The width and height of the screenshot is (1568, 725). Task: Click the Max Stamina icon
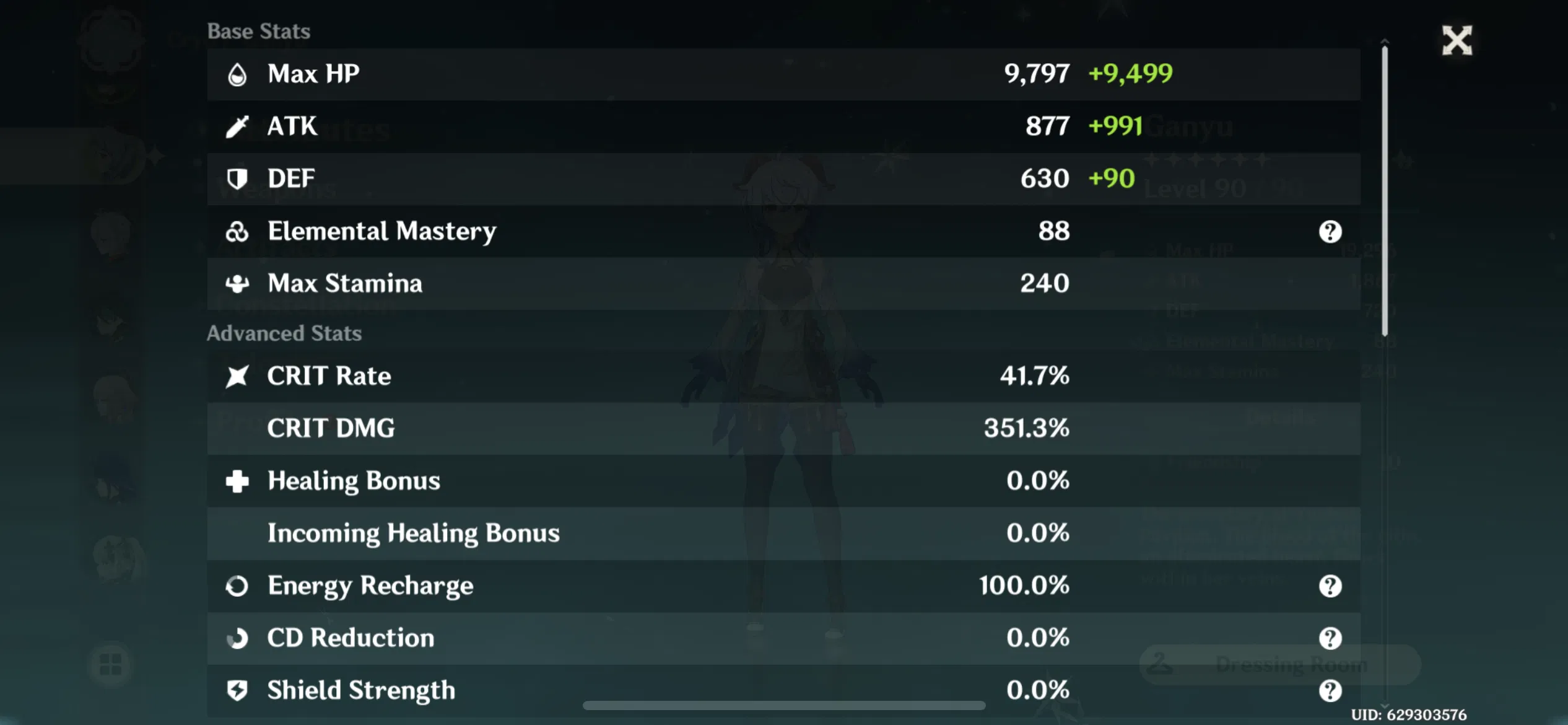(x=238, y=283)
